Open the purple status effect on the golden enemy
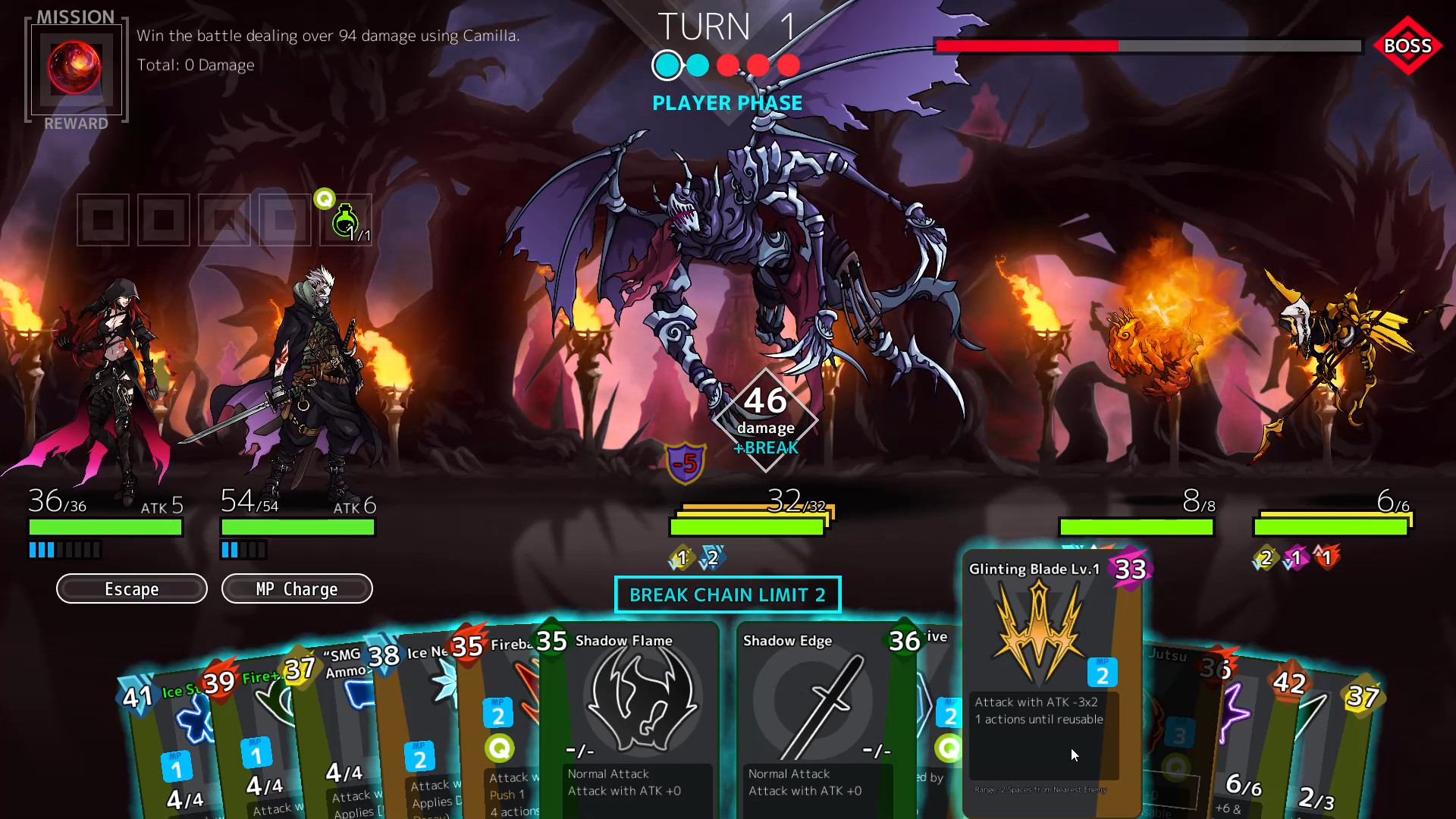 [x=1297, y=559]
